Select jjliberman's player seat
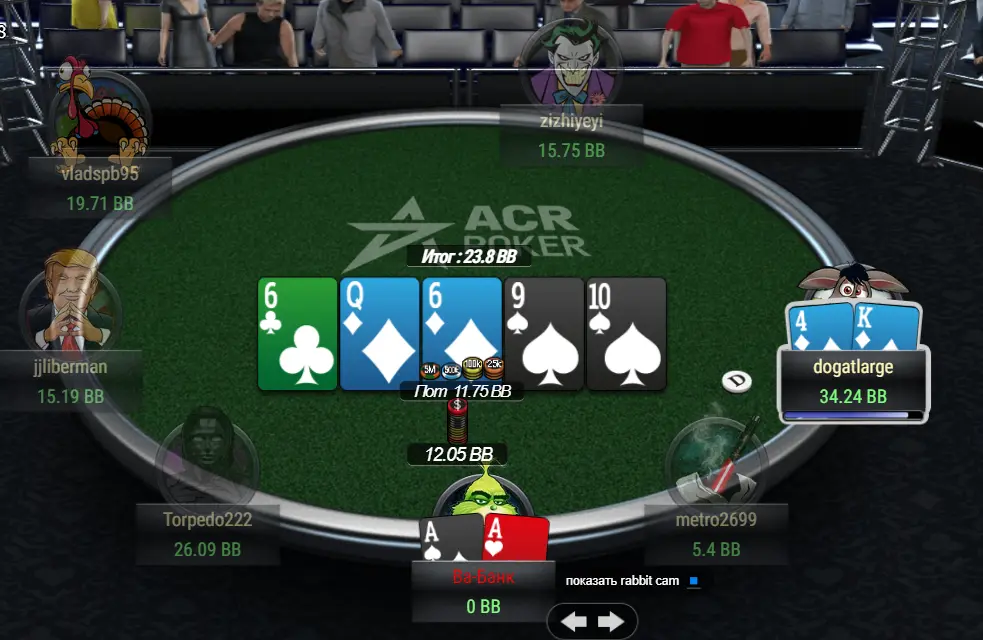 (70, 380)
